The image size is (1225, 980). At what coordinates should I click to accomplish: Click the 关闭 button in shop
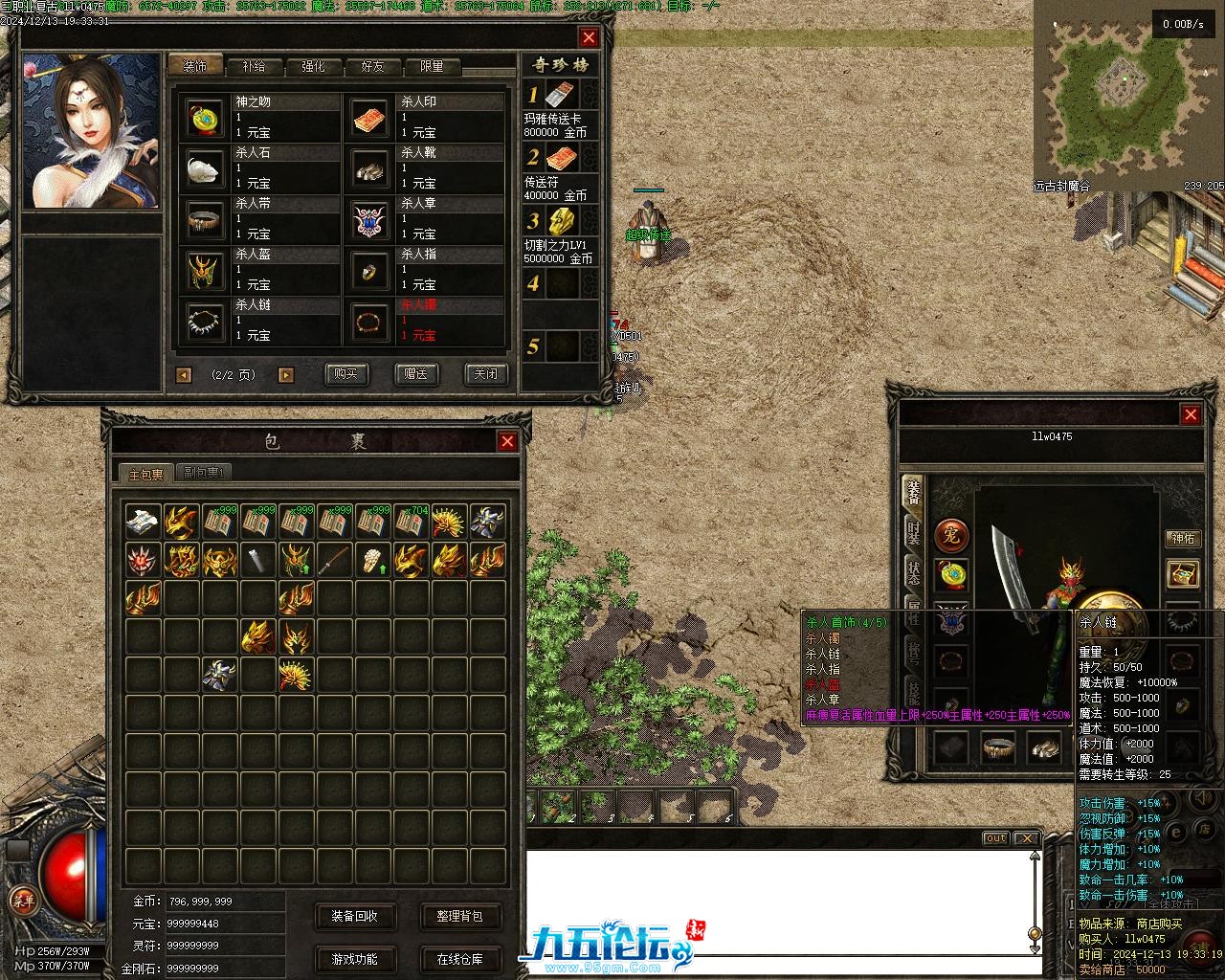(485, 374)
